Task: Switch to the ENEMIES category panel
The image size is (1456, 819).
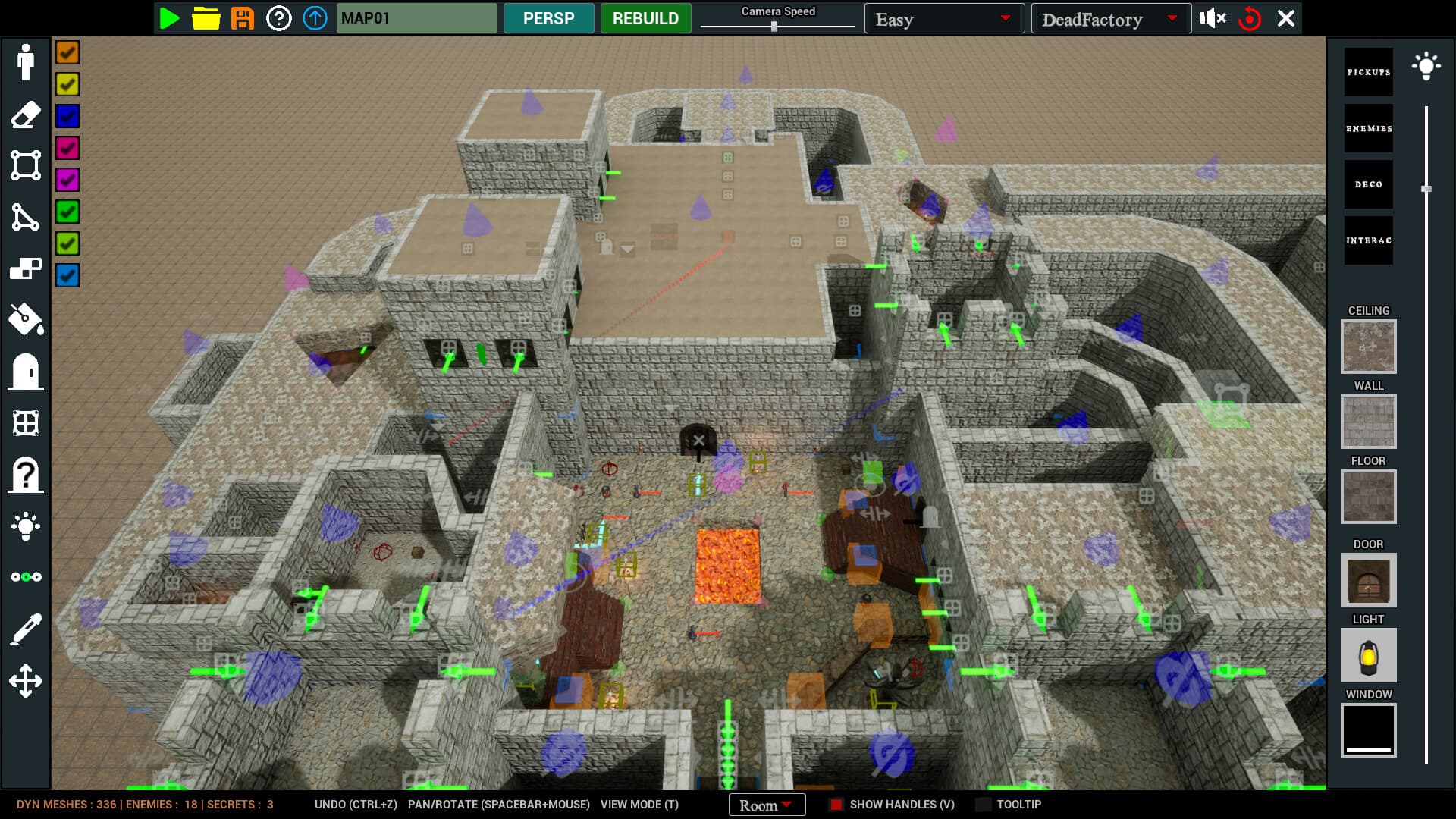Action: click(x=1368, y=127)
